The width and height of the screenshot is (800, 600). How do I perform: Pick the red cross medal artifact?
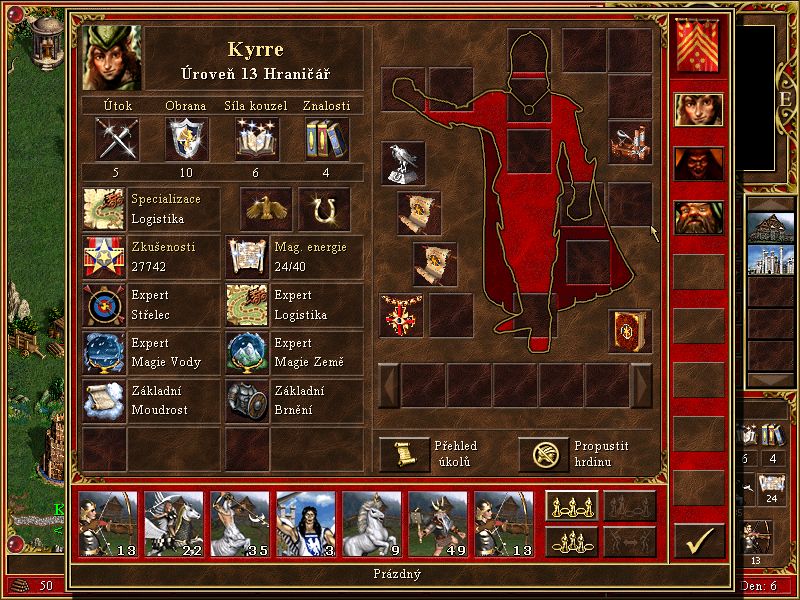coord(402,315)
